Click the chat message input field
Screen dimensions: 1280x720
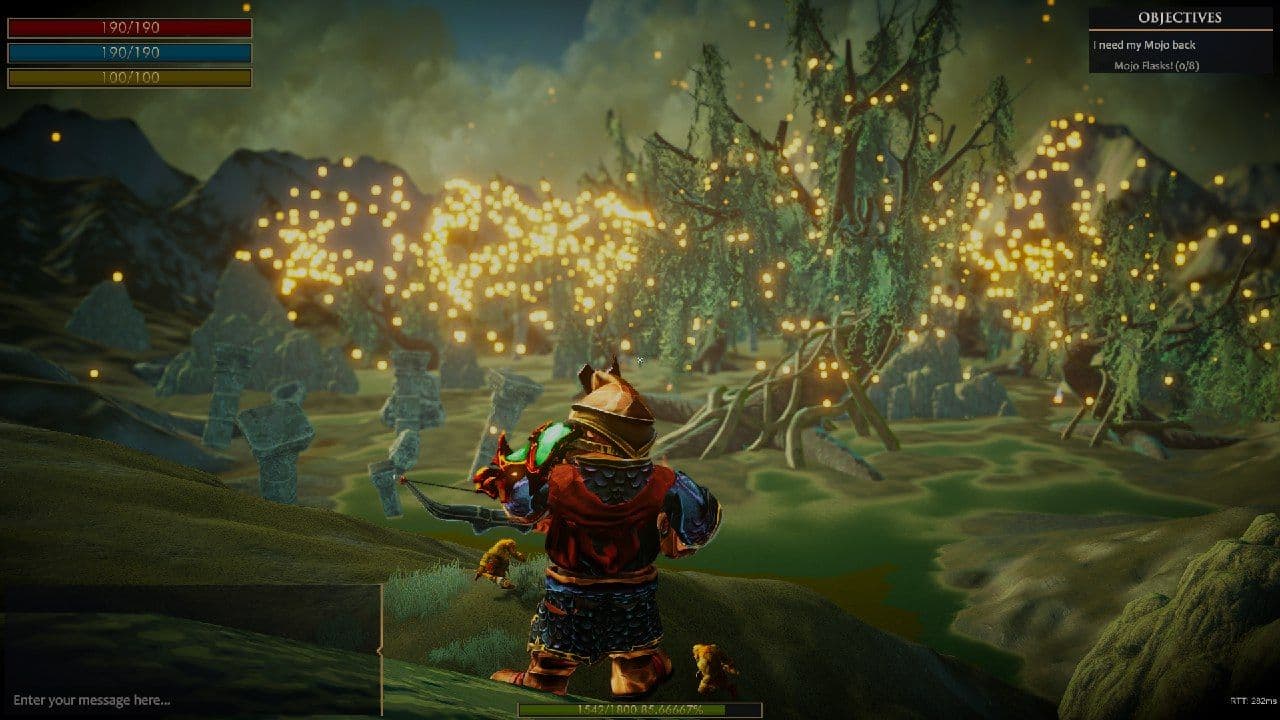pos(190,700)
